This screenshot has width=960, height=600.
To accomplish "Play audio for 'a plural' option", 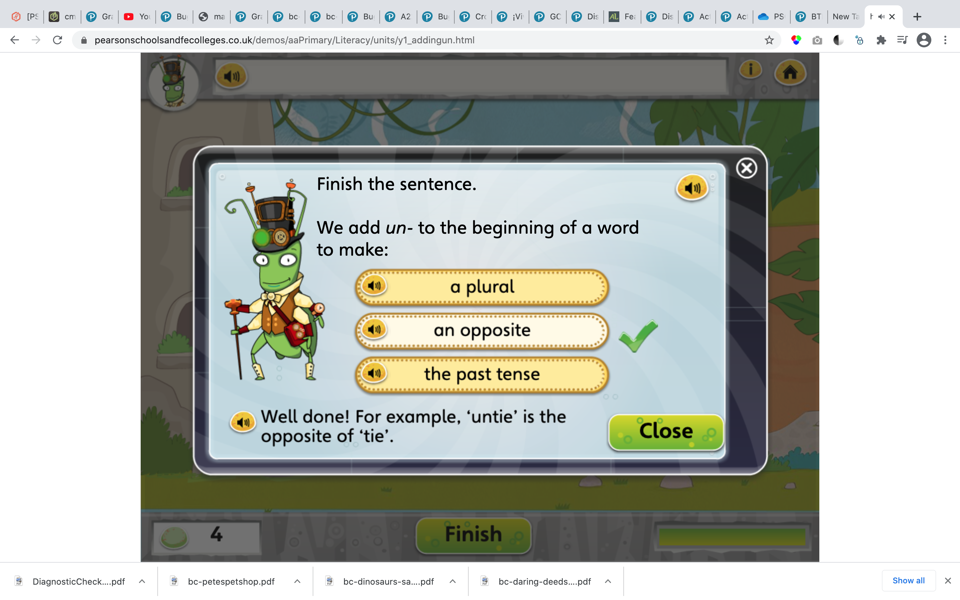I will click(375, 287).
